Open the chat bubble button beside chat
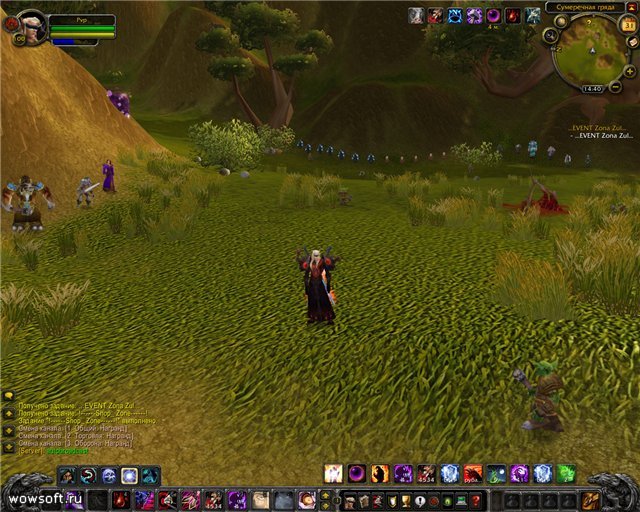The image size is (640, 512). click(8, 395)
